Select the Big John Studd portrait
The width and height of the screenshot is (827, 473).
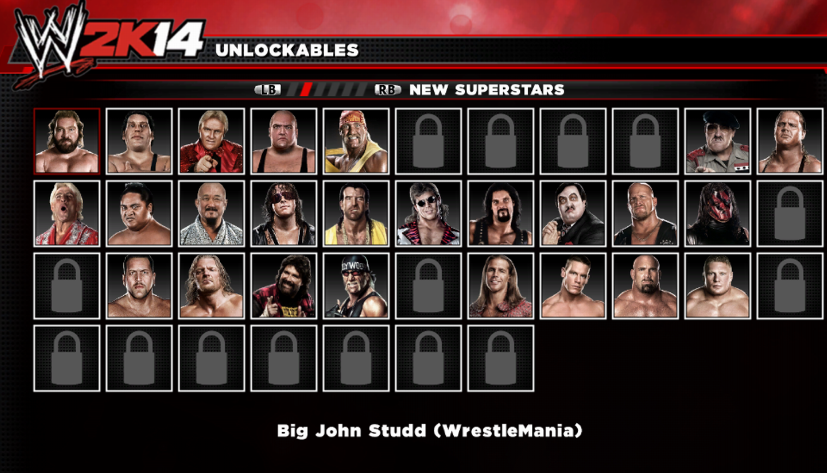click(x=67, y=141)
